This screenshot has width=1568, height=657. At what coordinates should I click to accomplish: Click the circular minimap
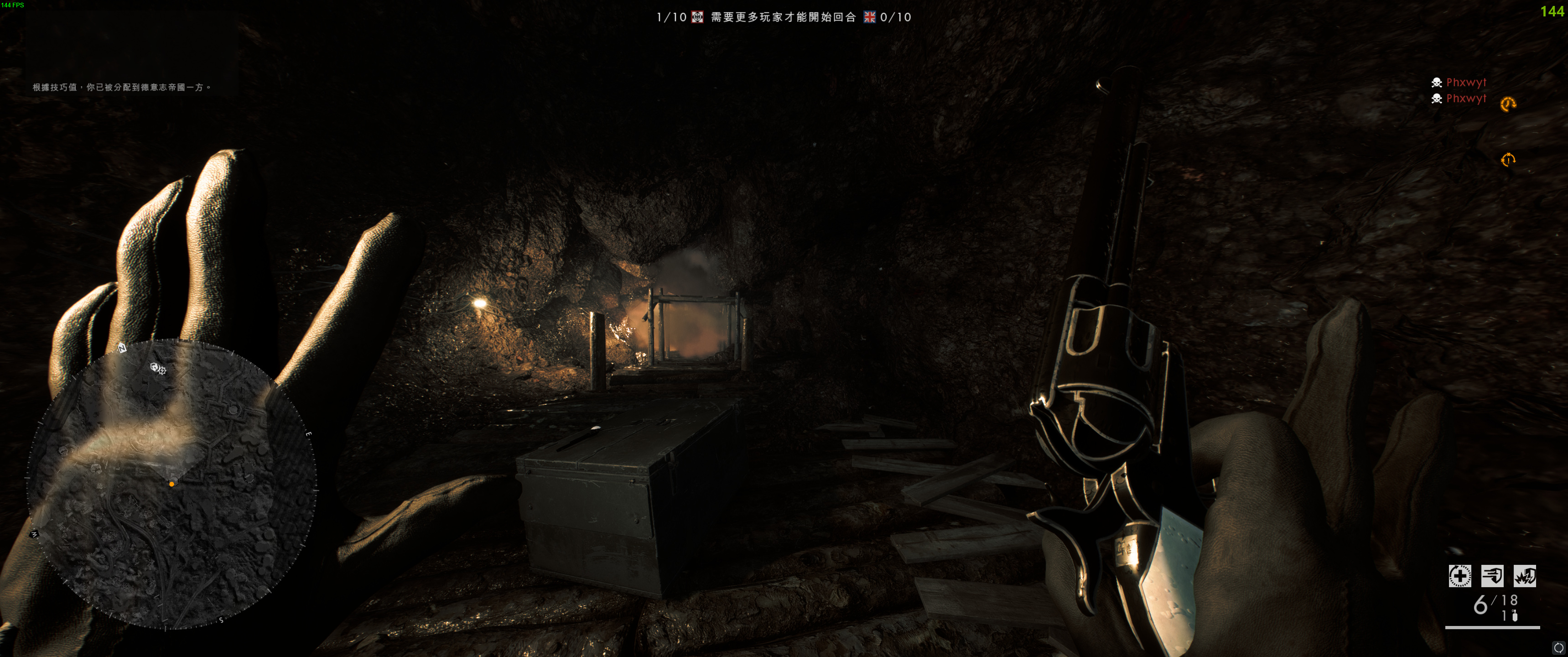[171, 484]
